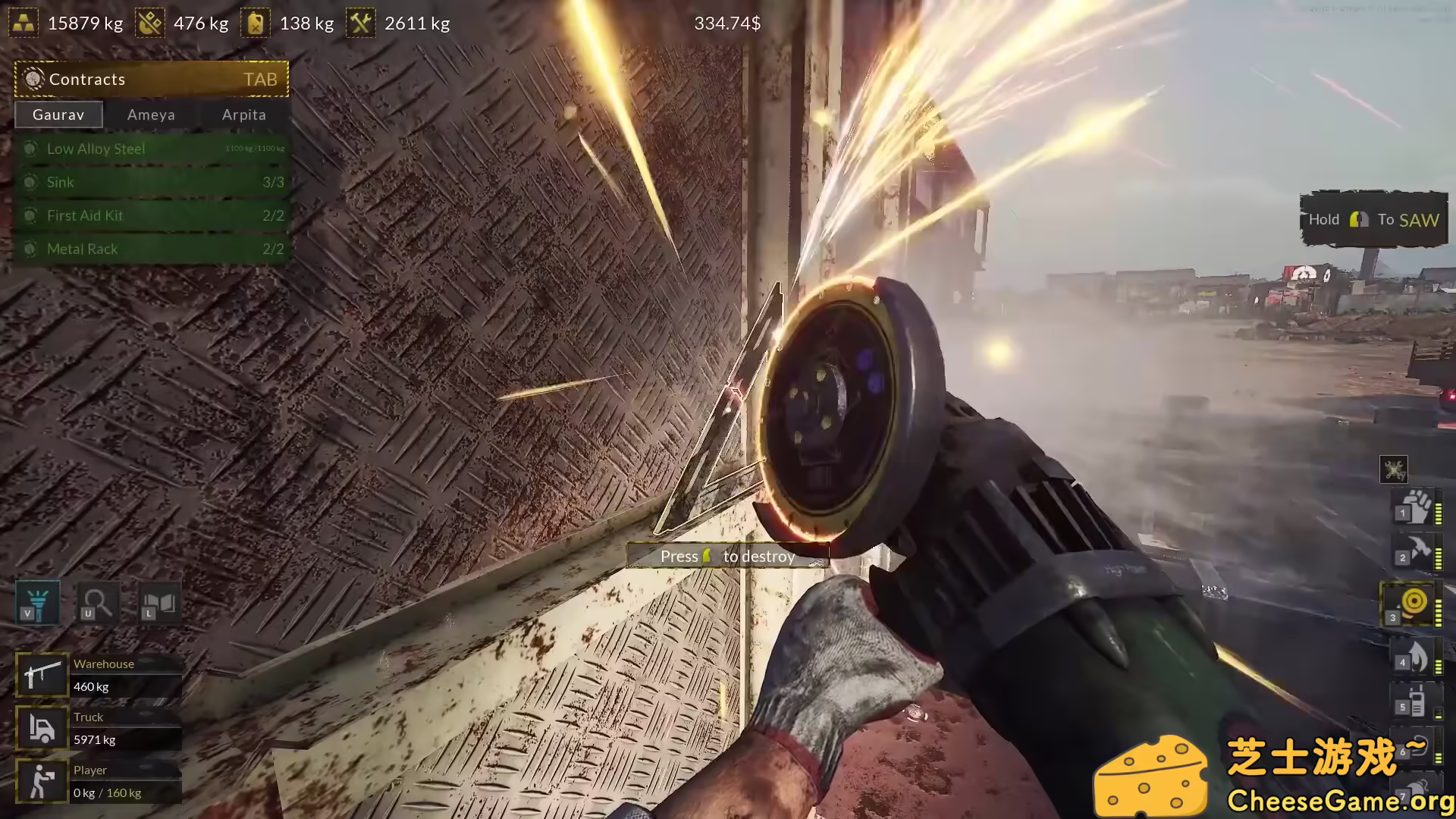Select the fist tool in hotbar slot 1
Image resolution: width=1456 pixels, height=819 pixels.
(x=1412, y=508)
